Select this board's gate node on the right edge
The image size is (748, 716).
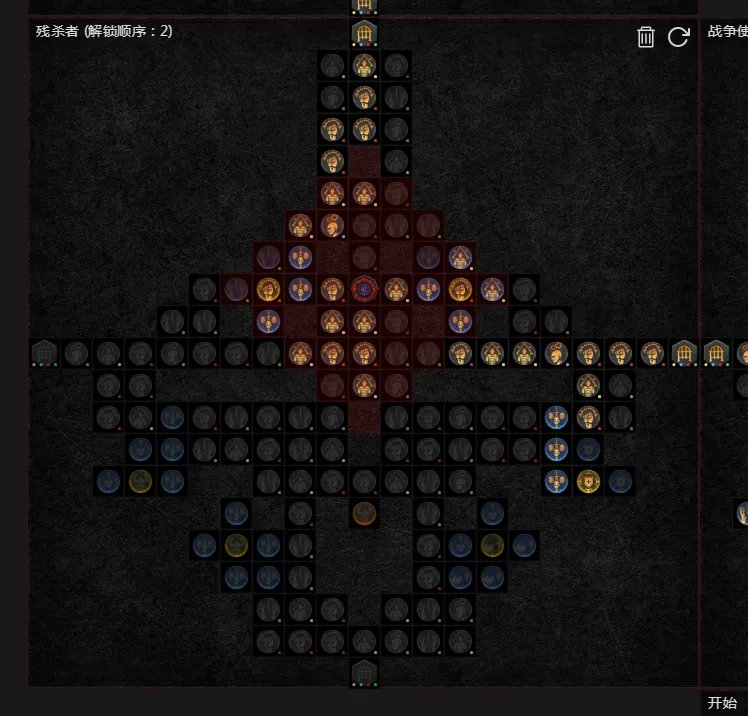(x=684, y=353)
